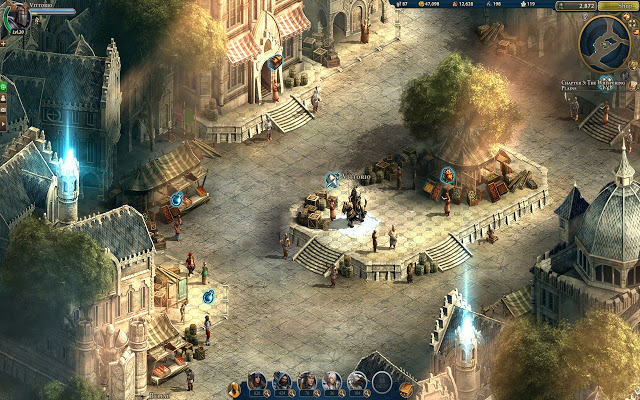Select the third party hero portrait
Screen dimensions: 640x400
pyautogui.click(x=308, y=381)
